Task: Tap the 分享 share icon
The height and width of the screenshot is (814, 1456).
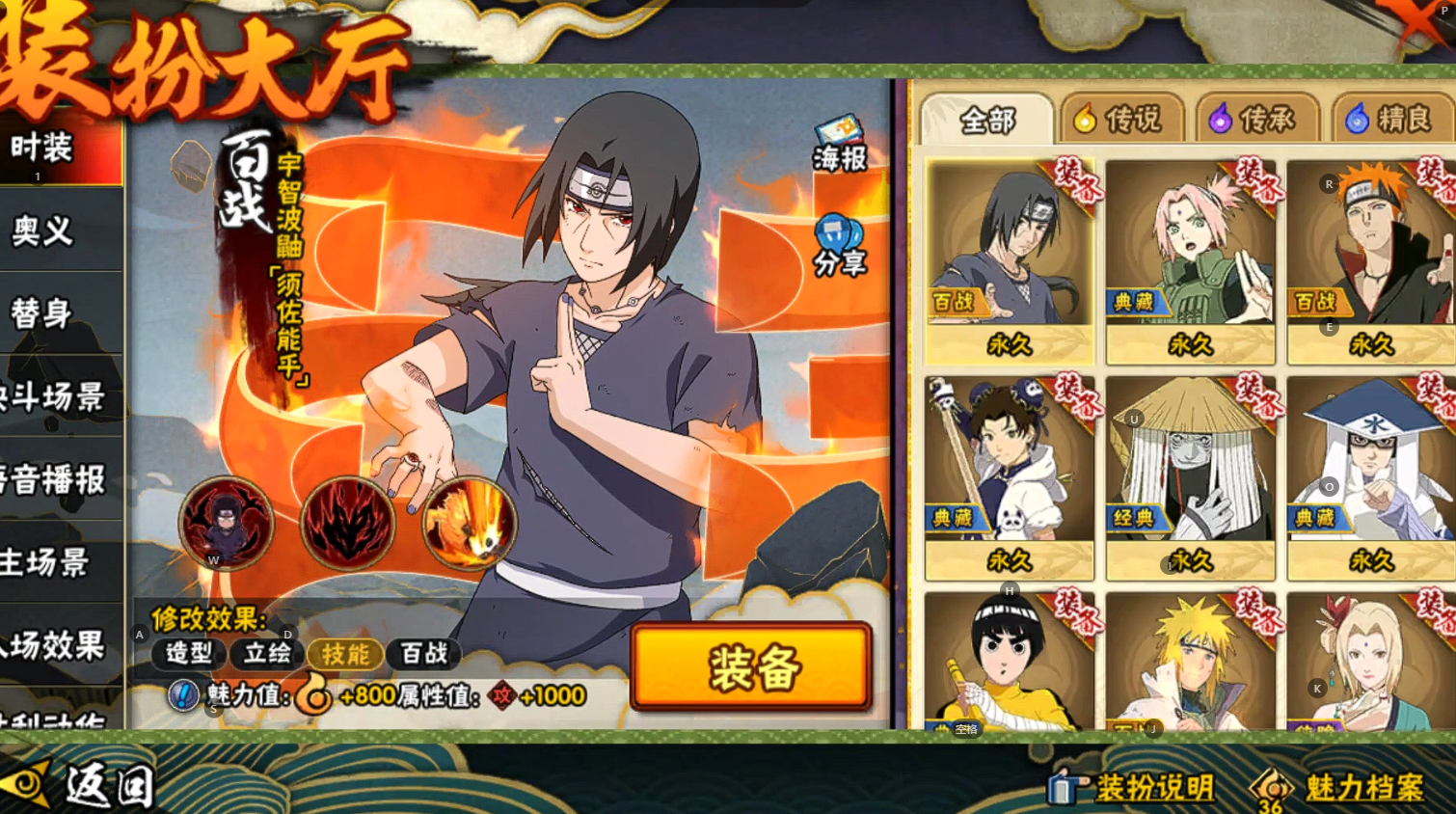Action: 839,247
